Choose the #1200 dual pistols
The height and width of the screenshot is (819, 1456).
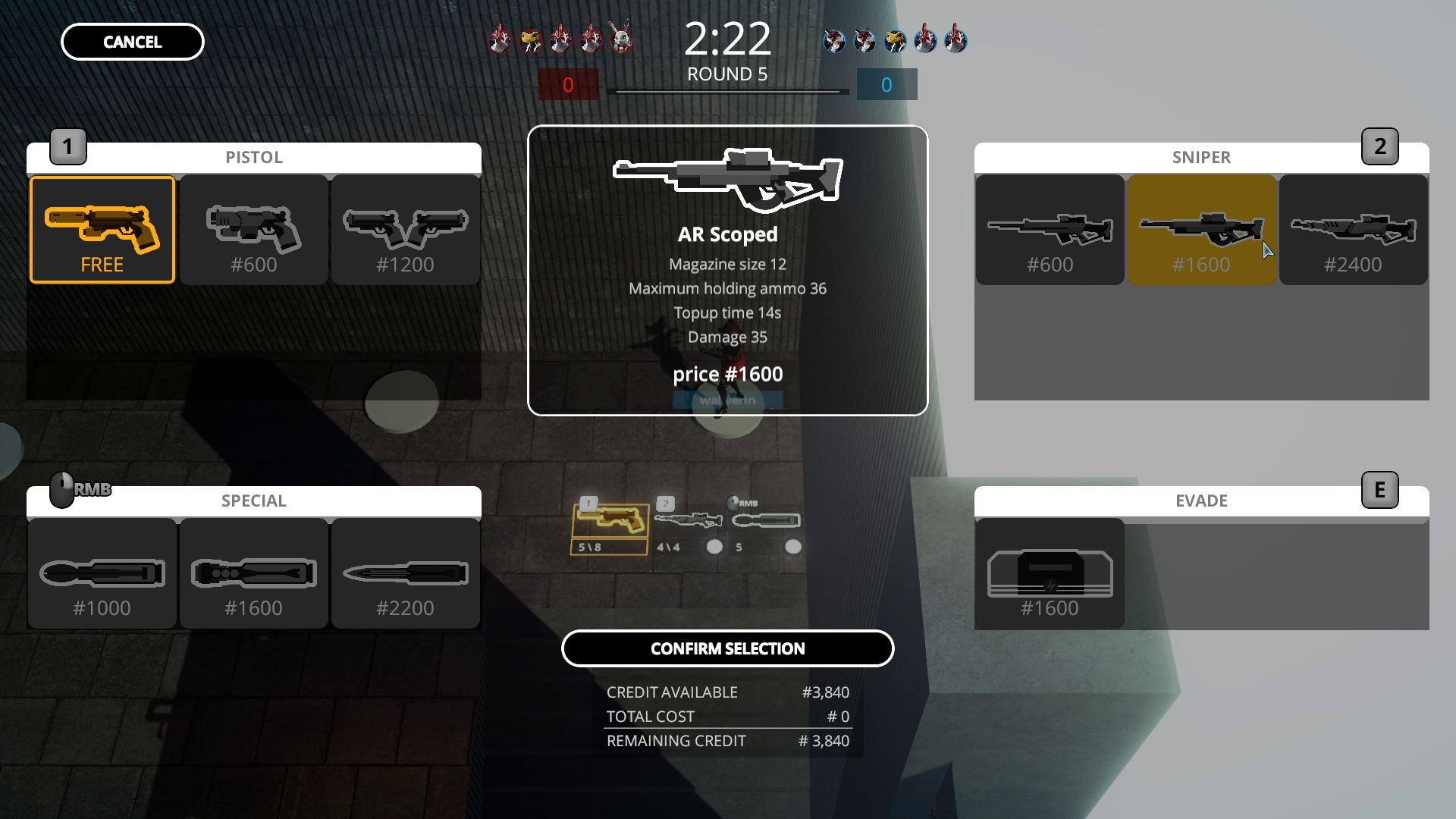[405, 229]
